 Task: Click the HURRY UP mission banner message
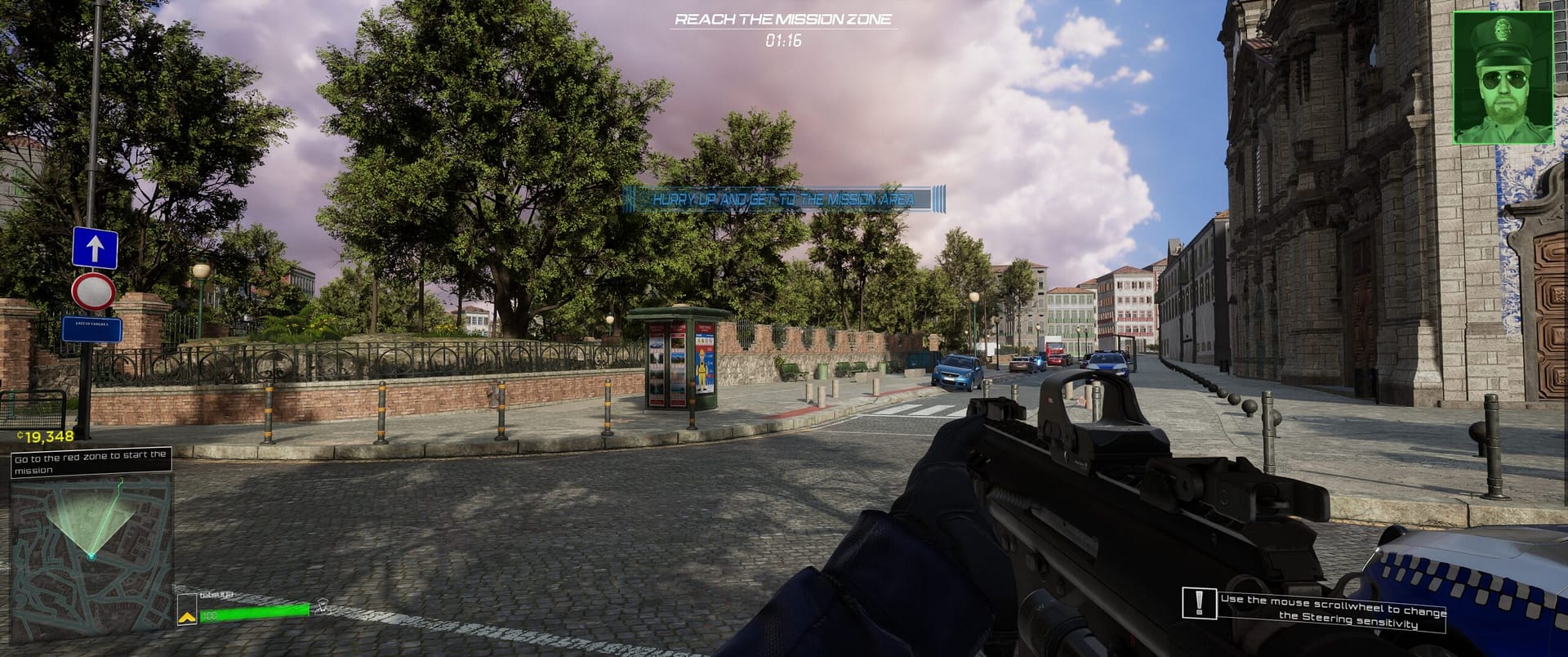click(x=782, y=196)
